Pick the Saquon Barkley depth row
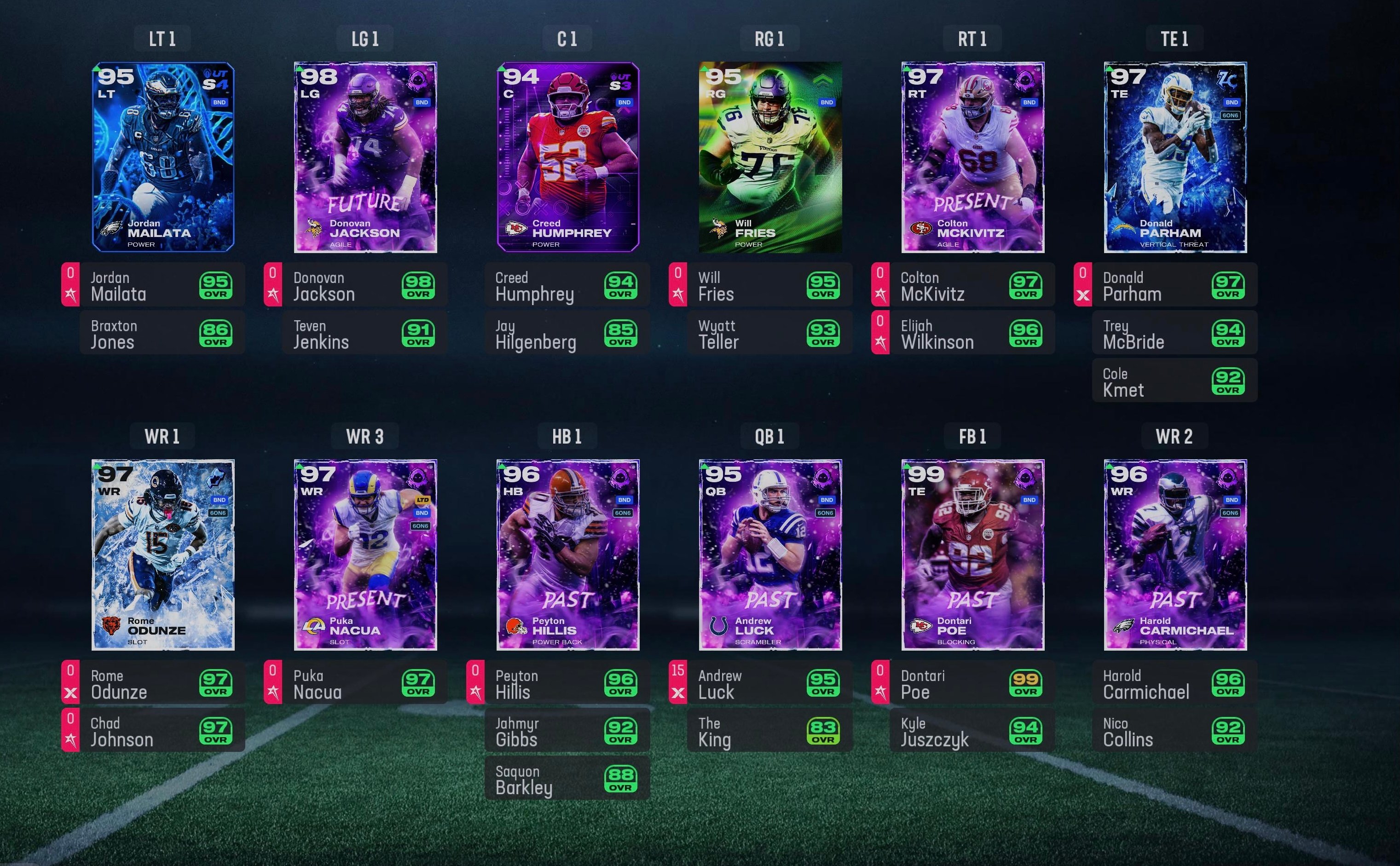This screenshot has height=866, width=1400. [x=567, y=779]
